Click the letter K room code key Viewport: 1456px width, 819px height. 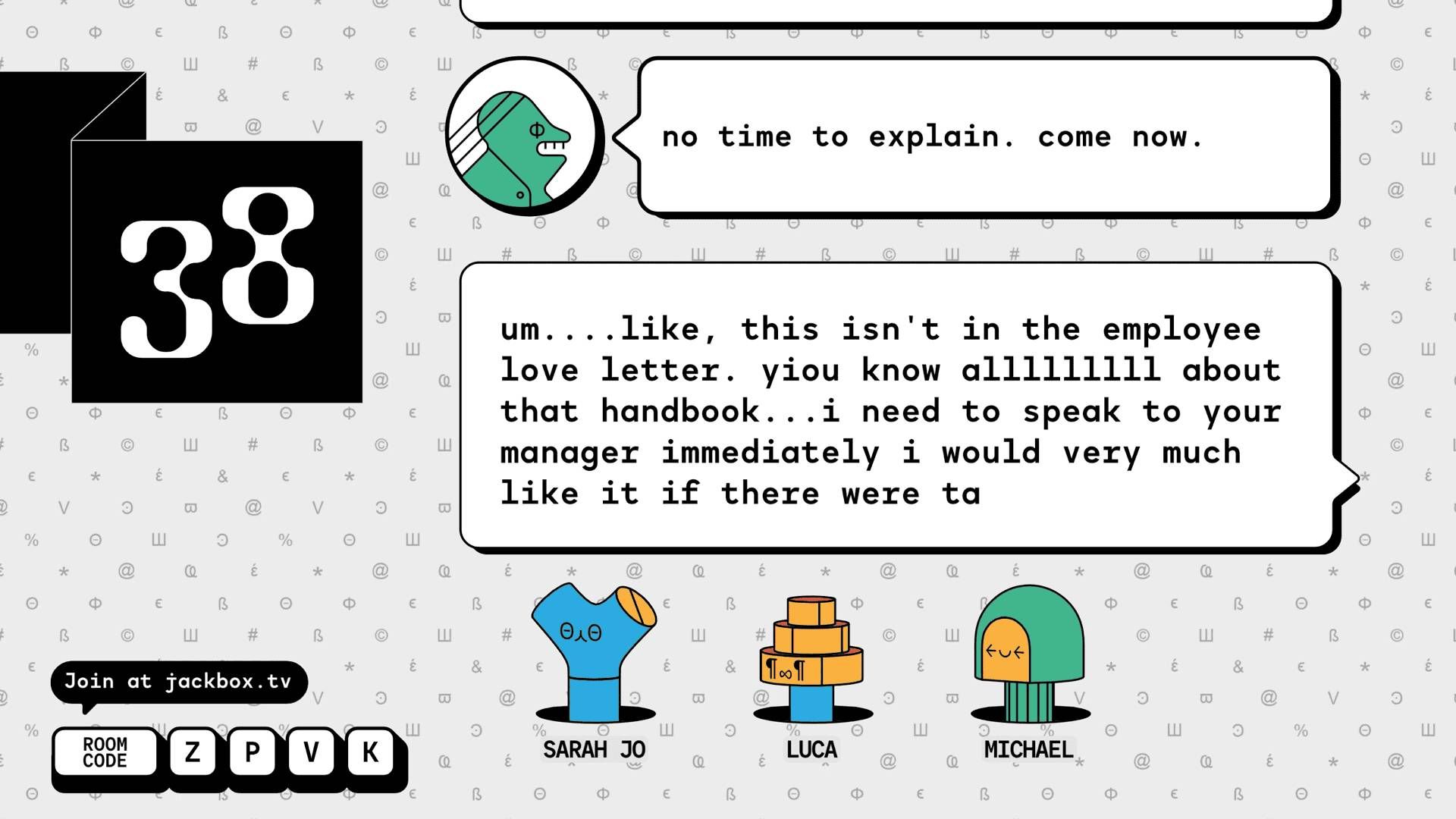tap(369, 753)
